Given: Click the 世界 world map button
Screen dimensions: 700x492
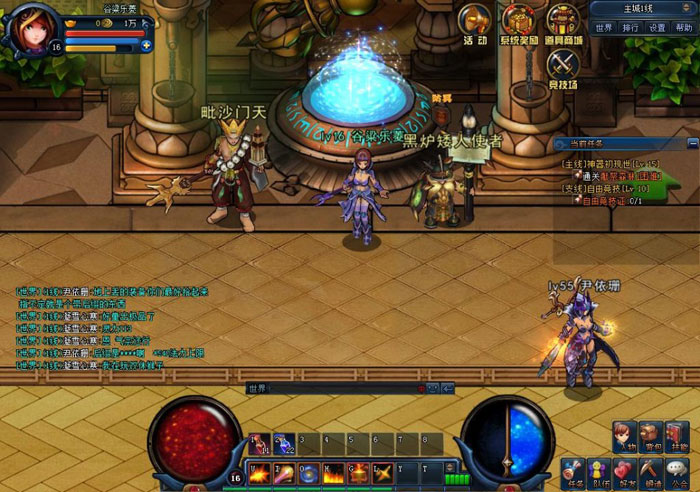Looking at the screenshot, I should pos(604,28).
